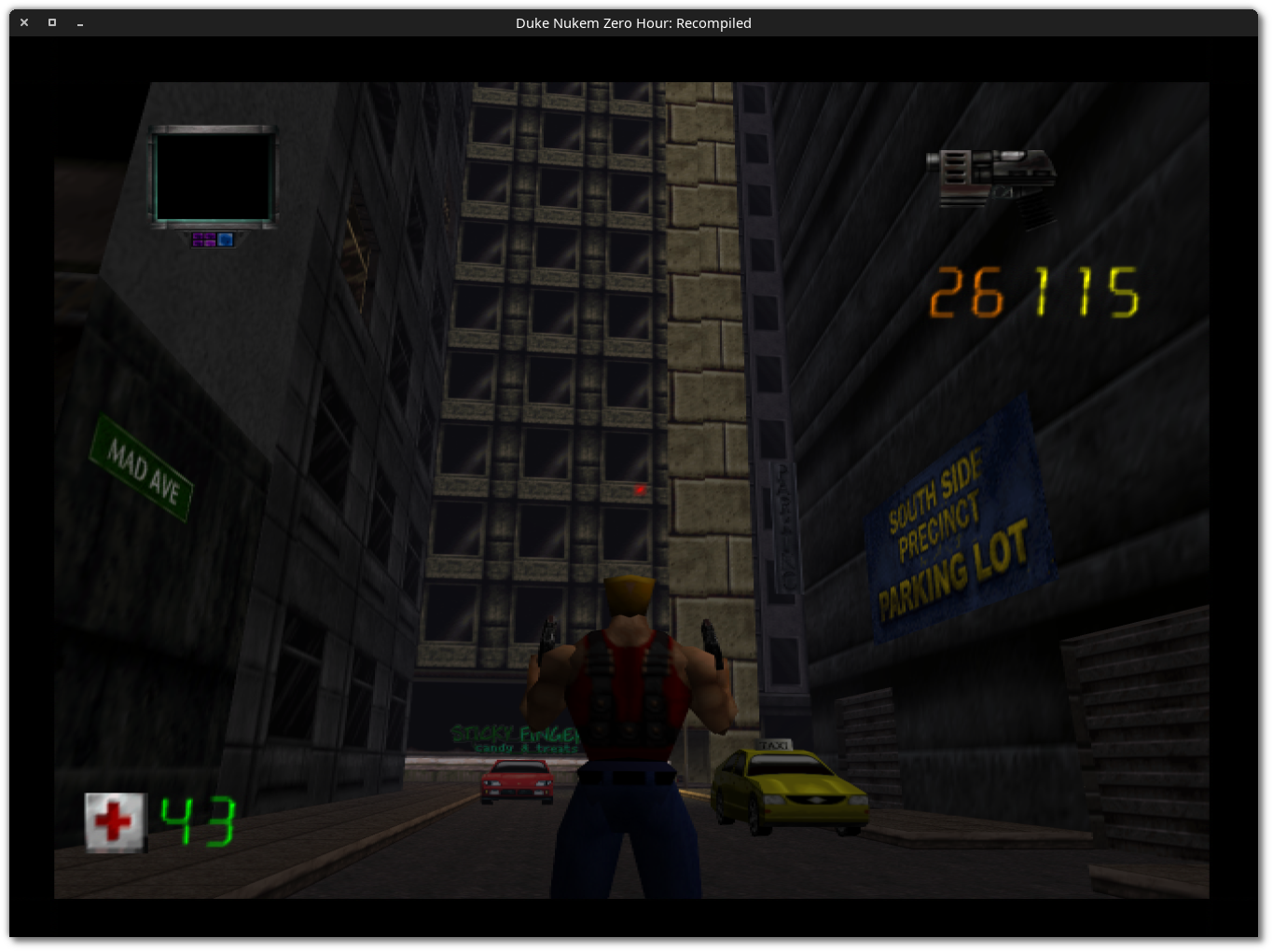Toggle the window maximize button
1273x952 pixels.
(51, 22)
